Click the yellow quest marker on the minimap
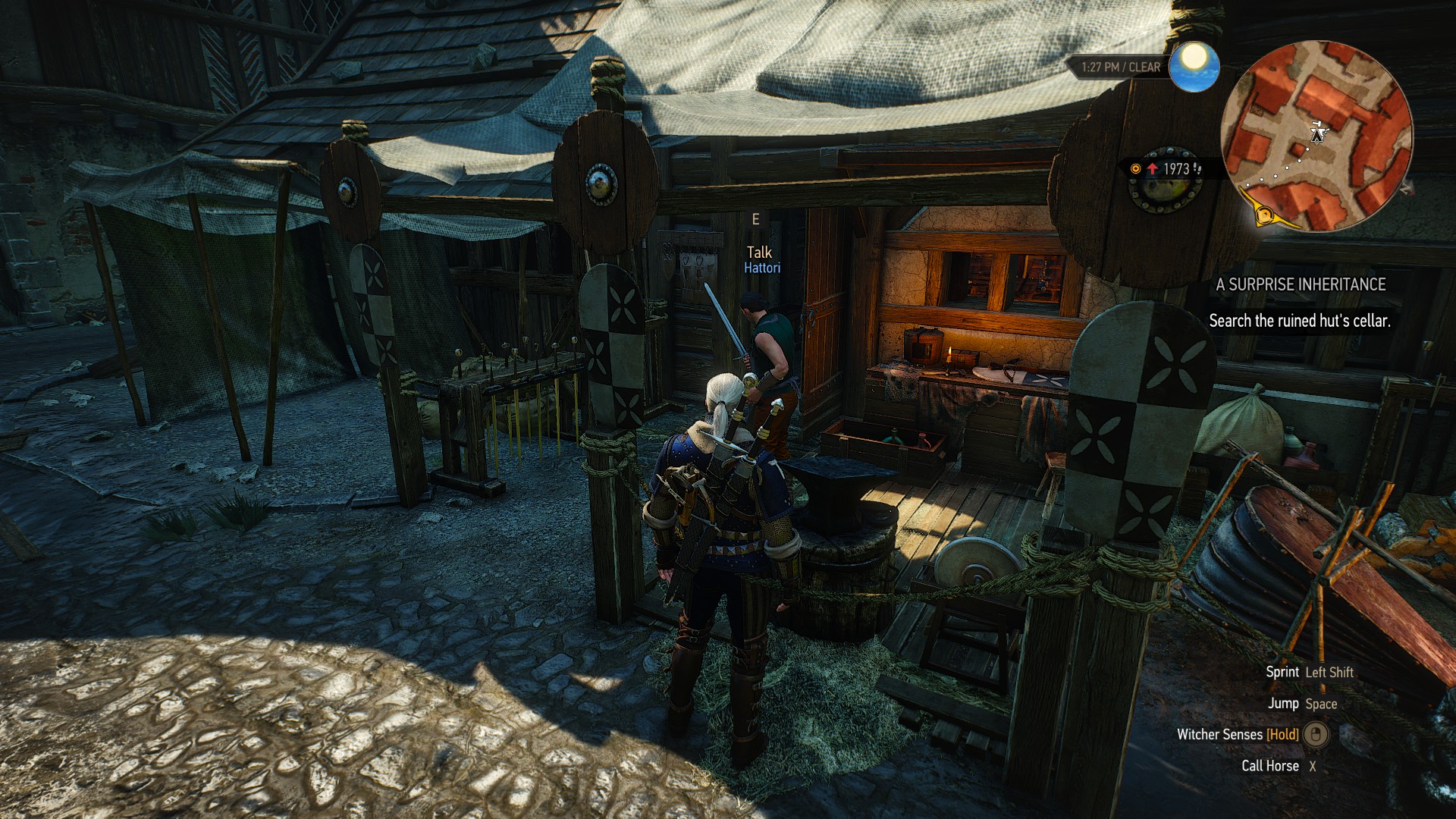The image size is (1456, 819). [x=1263, y=215]
